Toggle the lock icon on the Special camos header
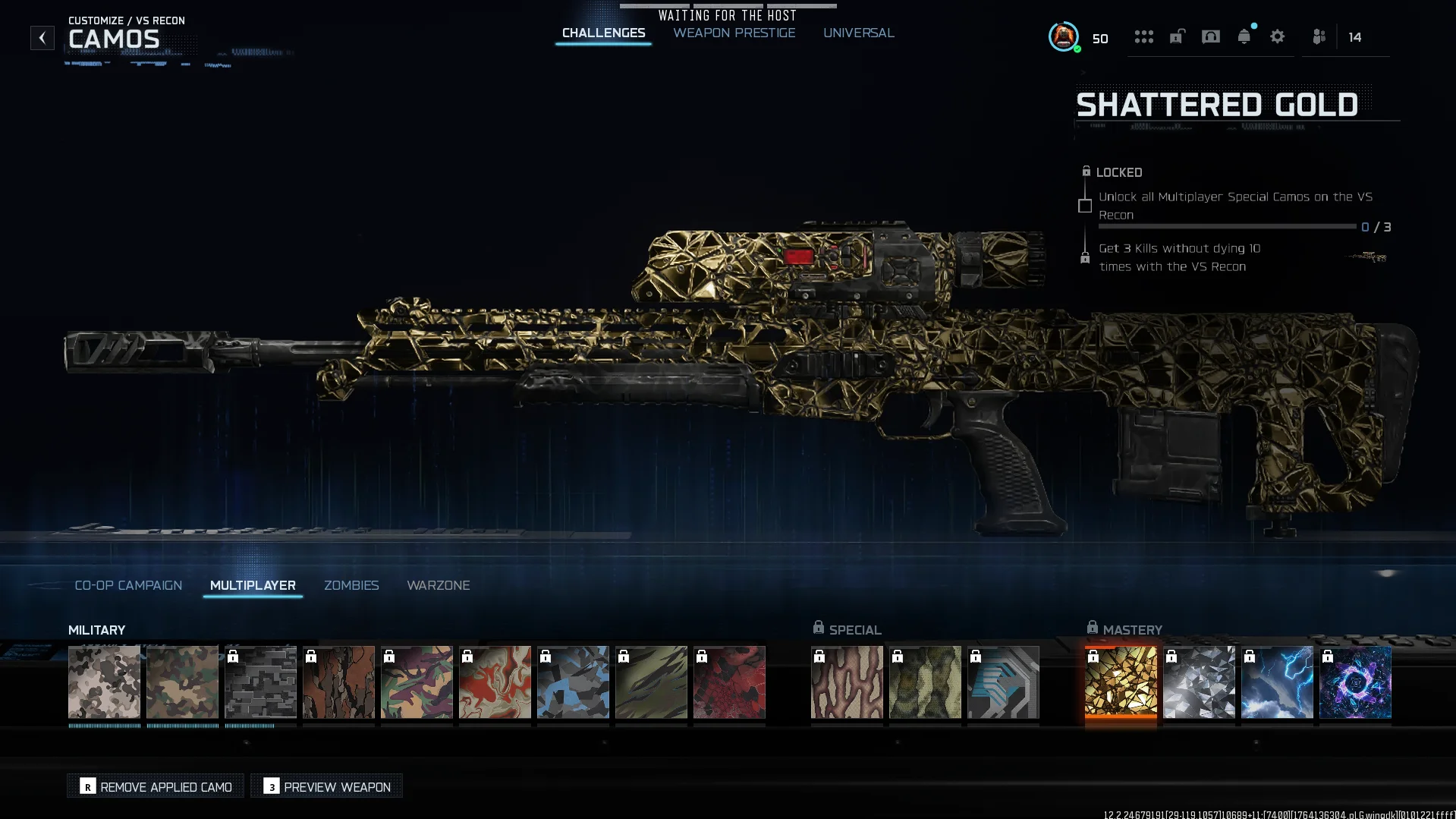 coord(818,626)
